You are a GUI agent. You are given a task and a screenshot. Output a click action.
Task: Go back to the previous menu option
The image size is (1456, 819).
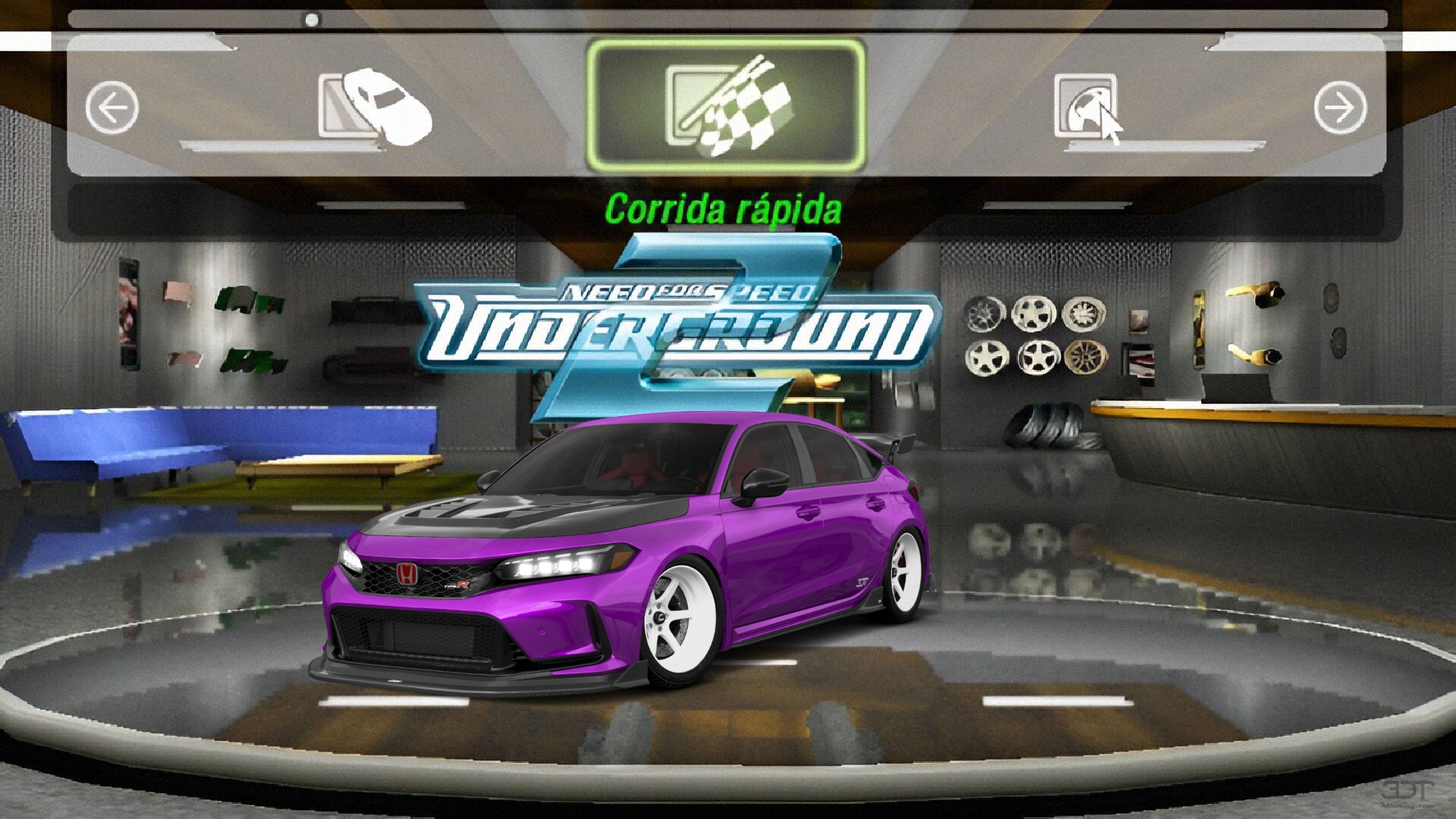112,108
